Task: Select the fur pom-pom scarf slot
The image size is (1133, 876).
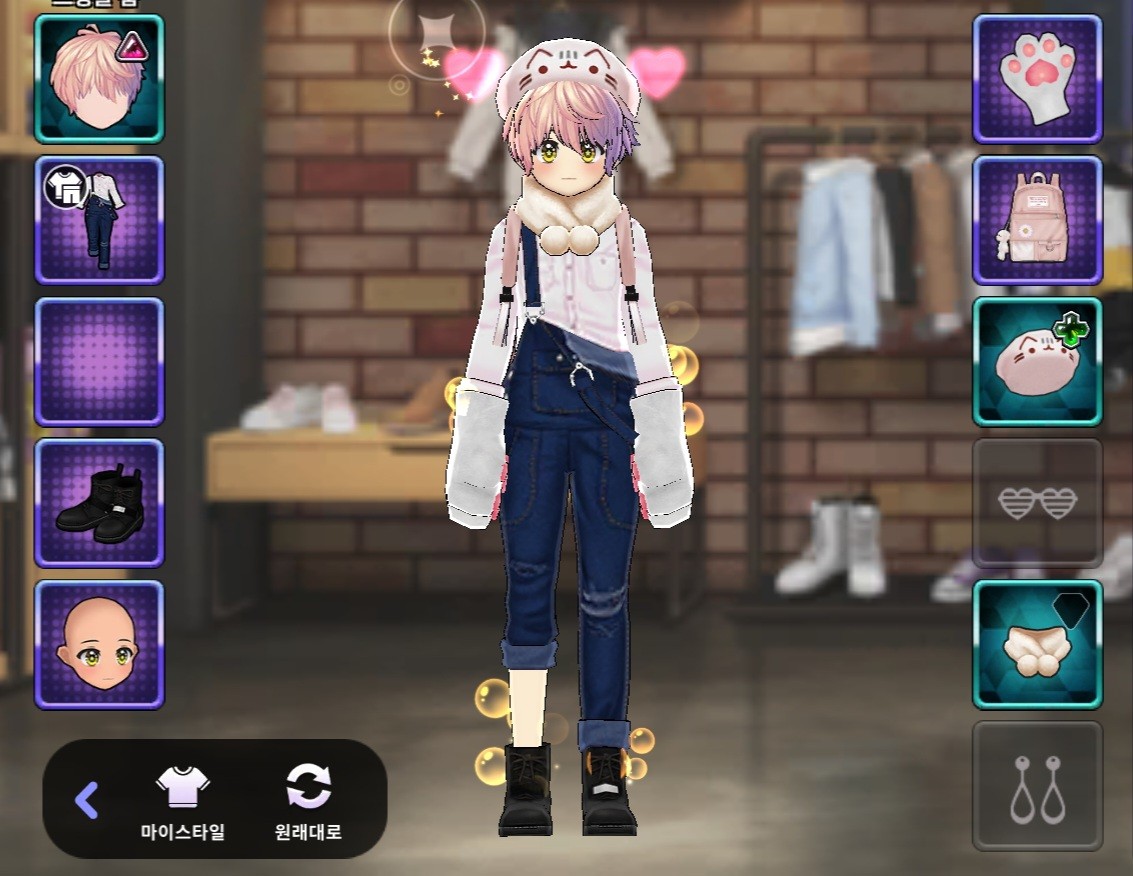Action: (x=1037, y=644)
